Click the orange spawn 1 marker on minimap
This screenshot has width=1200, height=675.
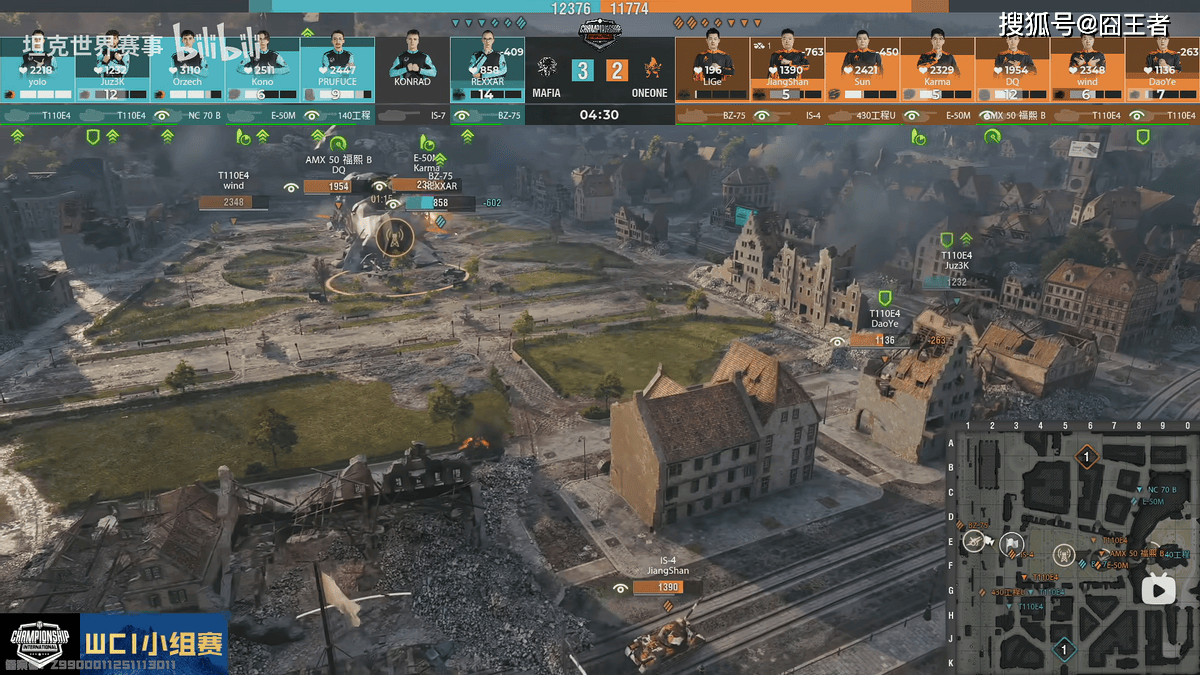(1087, 458)
